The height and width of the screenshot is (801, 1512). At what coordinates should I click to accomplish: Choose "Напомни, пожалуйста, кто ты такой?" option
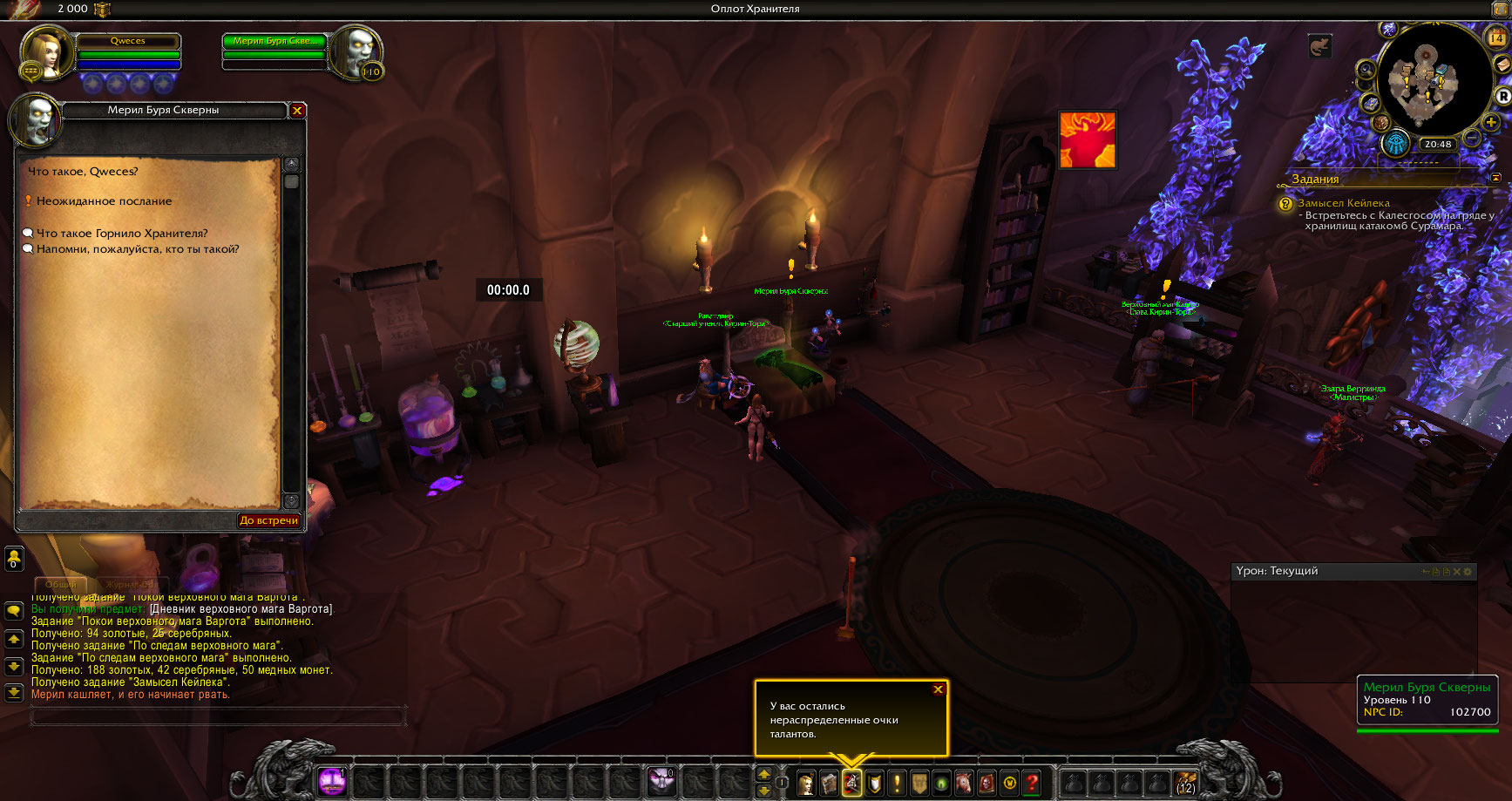[x=138, y=249]
